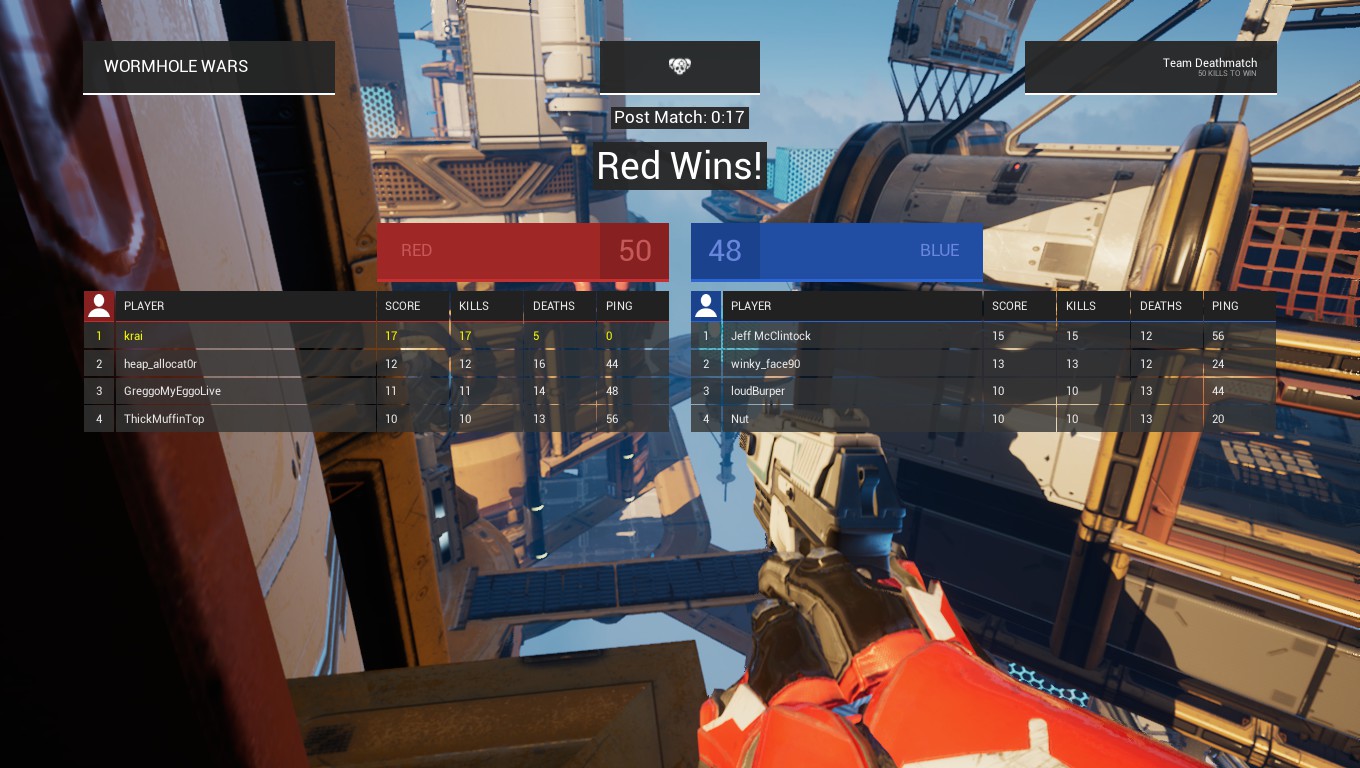The height and width of the screenshot is (768, 1360).
Task: Click the skulls kill-feed icon at top center
Action: tap(679, 66)
